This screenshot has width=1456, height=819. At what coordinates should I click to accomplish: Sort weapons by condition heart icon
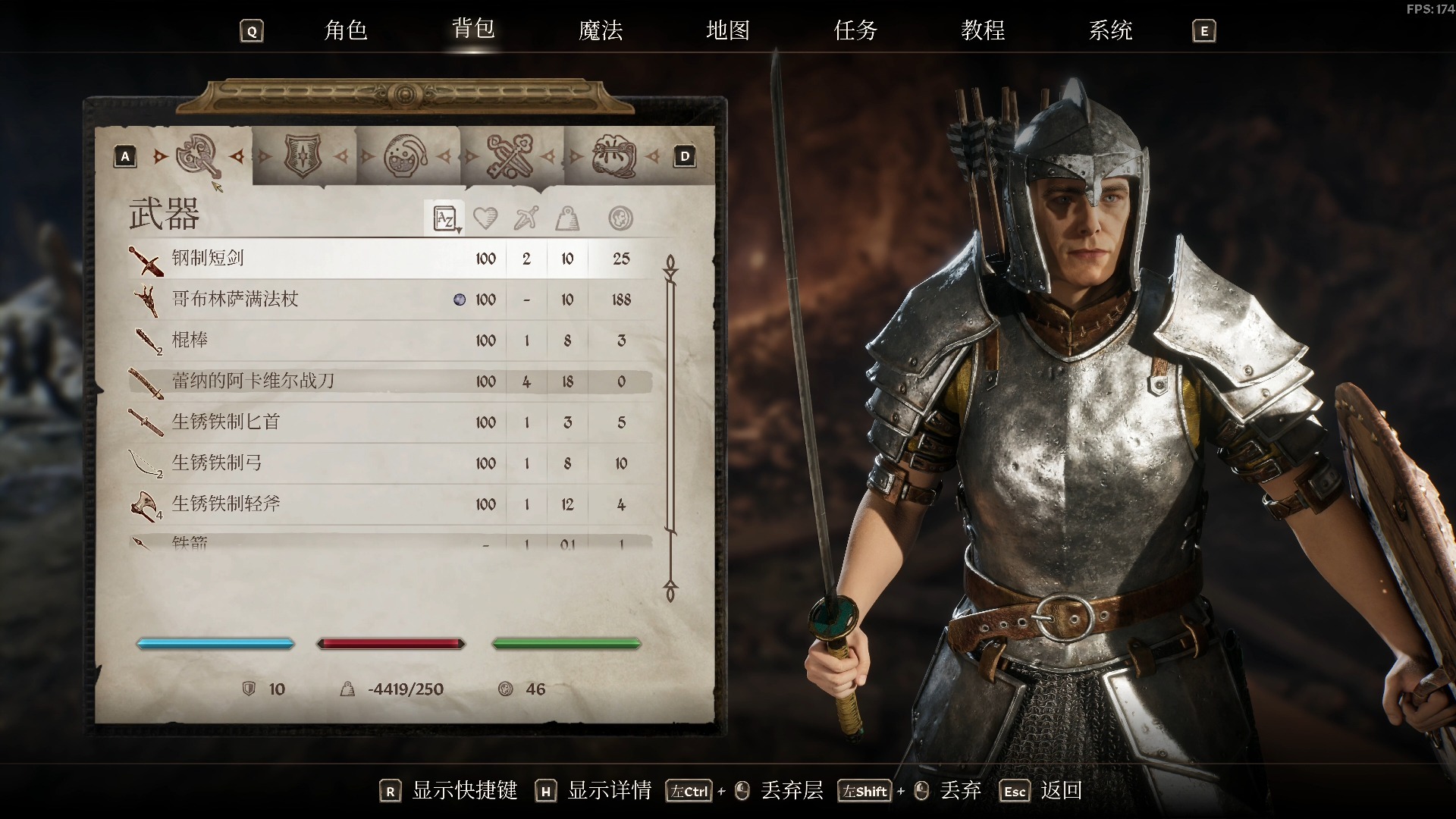pyautogui.click(x=485, y=219)
